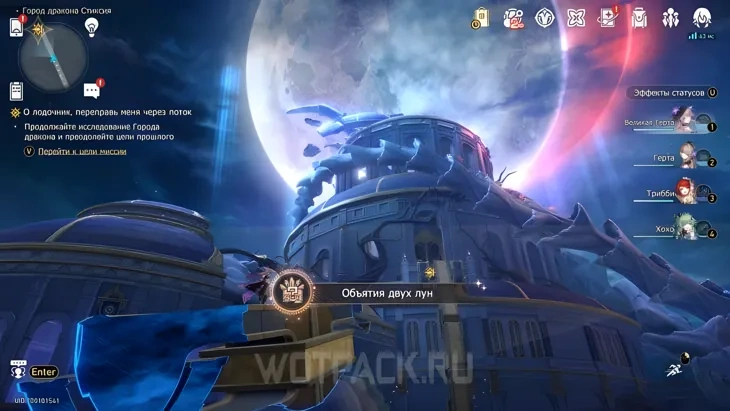
Task: Open the mission log clipboard icon
Action: pos(16,90)
